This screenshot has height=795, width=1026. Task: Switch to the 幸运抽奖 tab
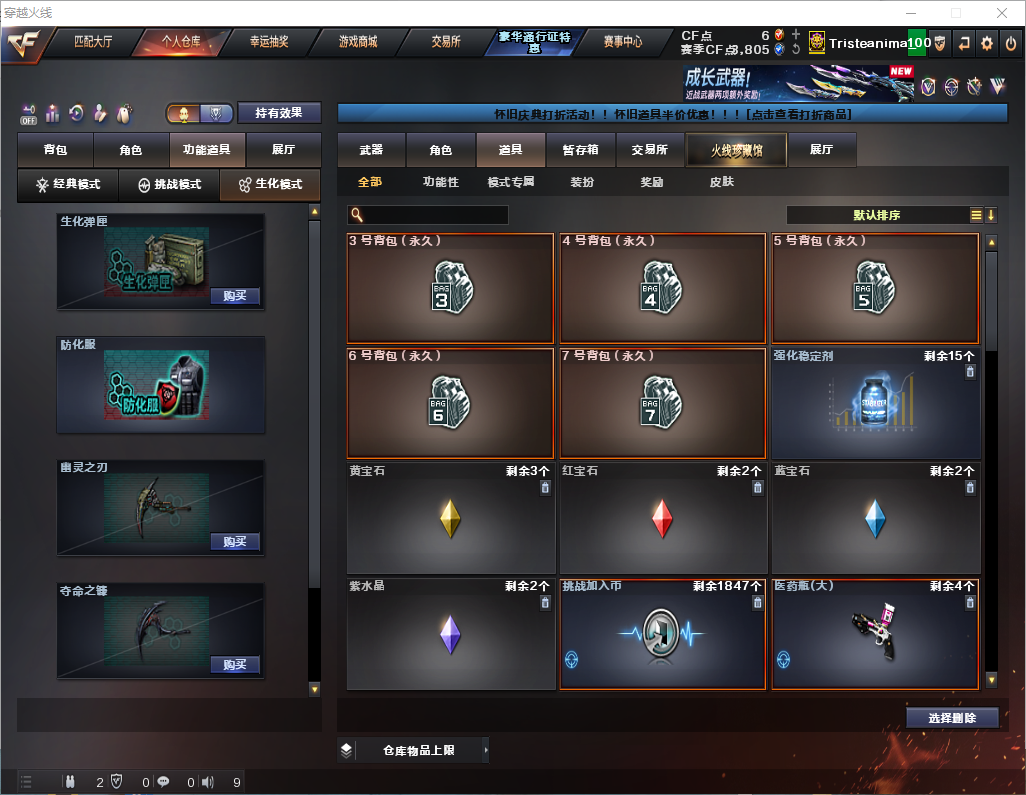pos(268,42)
